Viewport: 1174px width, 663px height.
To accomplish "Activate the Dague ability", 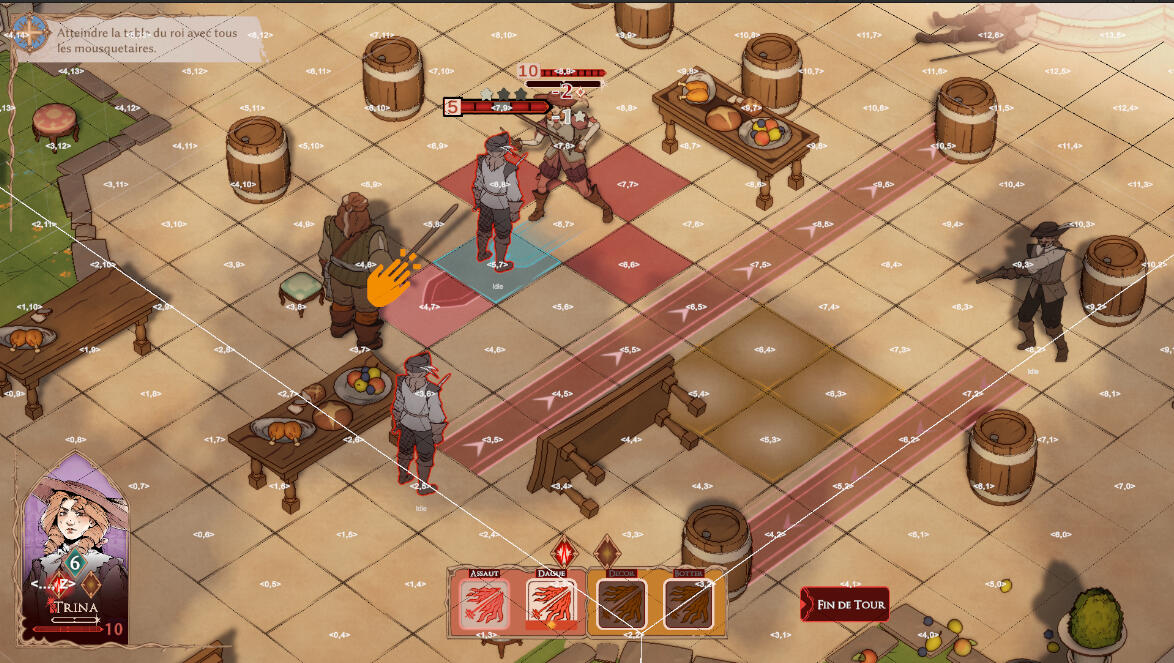I will pyautogui.click(x=551, y=605).
